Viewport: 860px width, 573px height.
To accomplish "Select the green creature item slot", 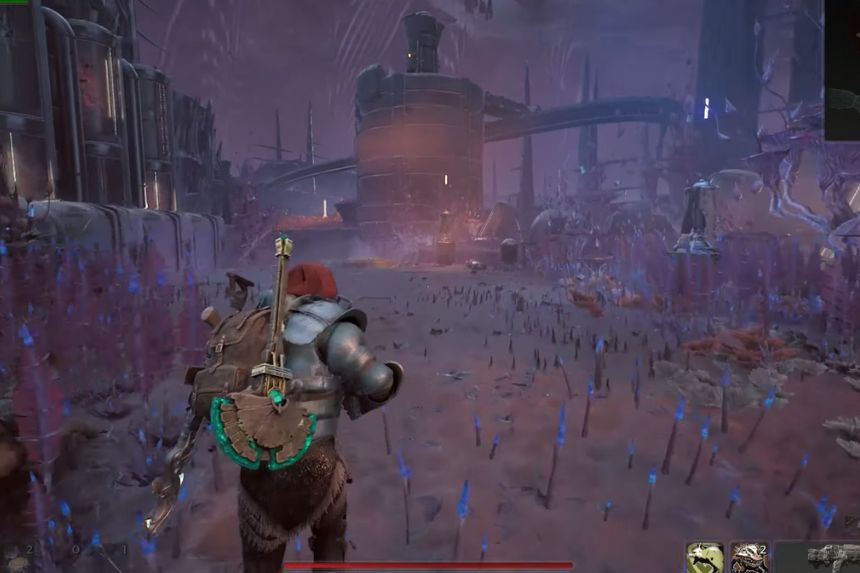I will click(x=705, y=557).
